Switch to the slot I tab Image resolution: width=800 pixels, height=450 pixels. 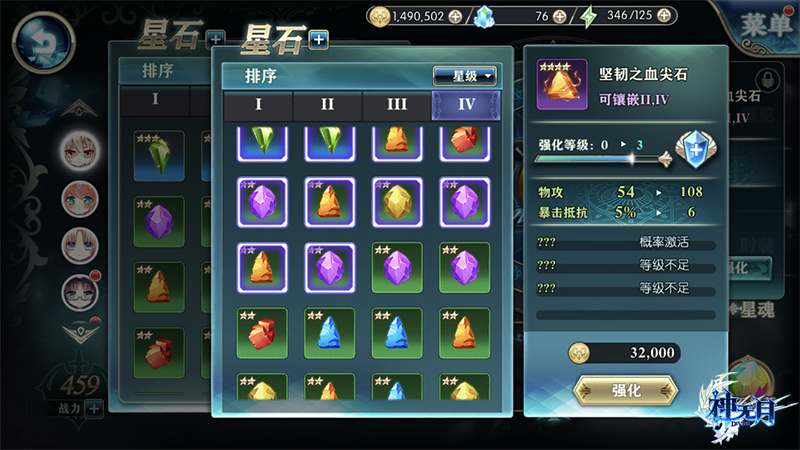pos(257,105)
